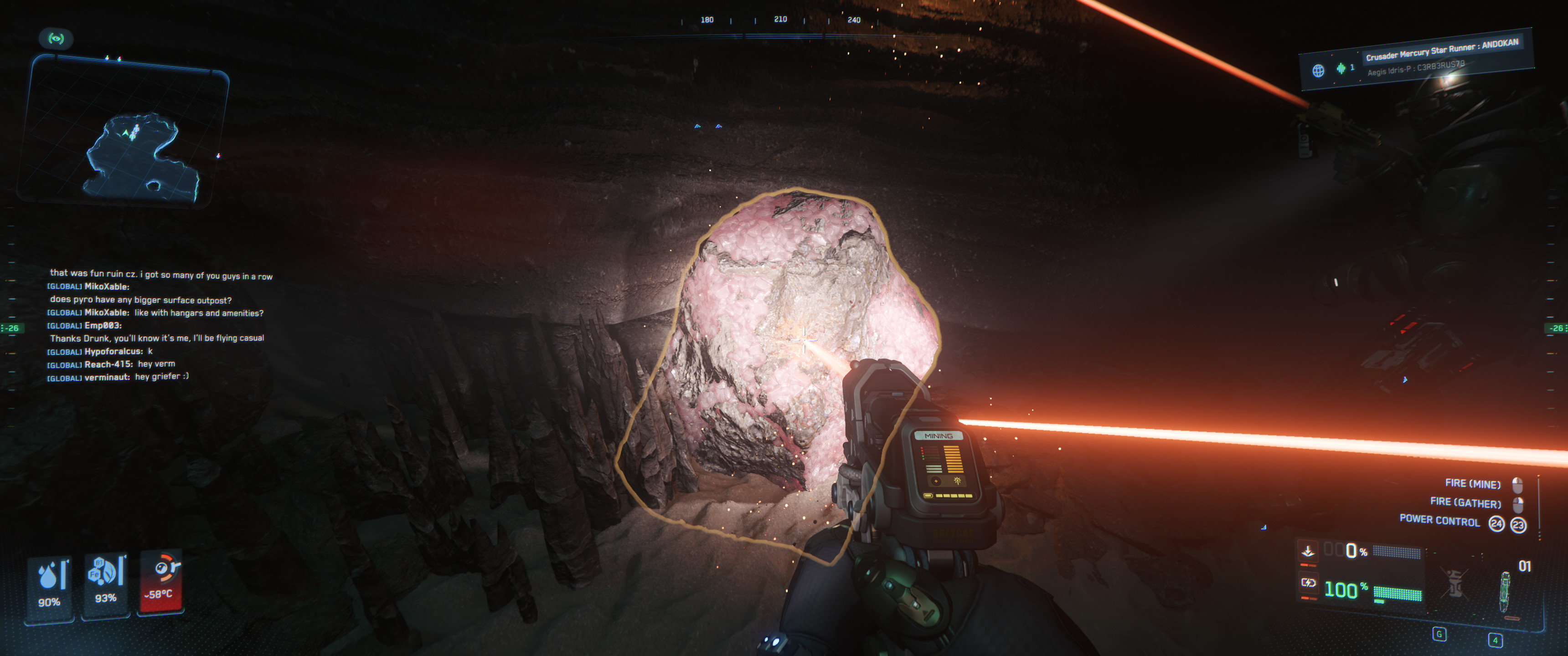This screenshot has width=1568, height=656.
Task: Select the Crusader Mercury Star Runner entry
Action: point(1441,50)
